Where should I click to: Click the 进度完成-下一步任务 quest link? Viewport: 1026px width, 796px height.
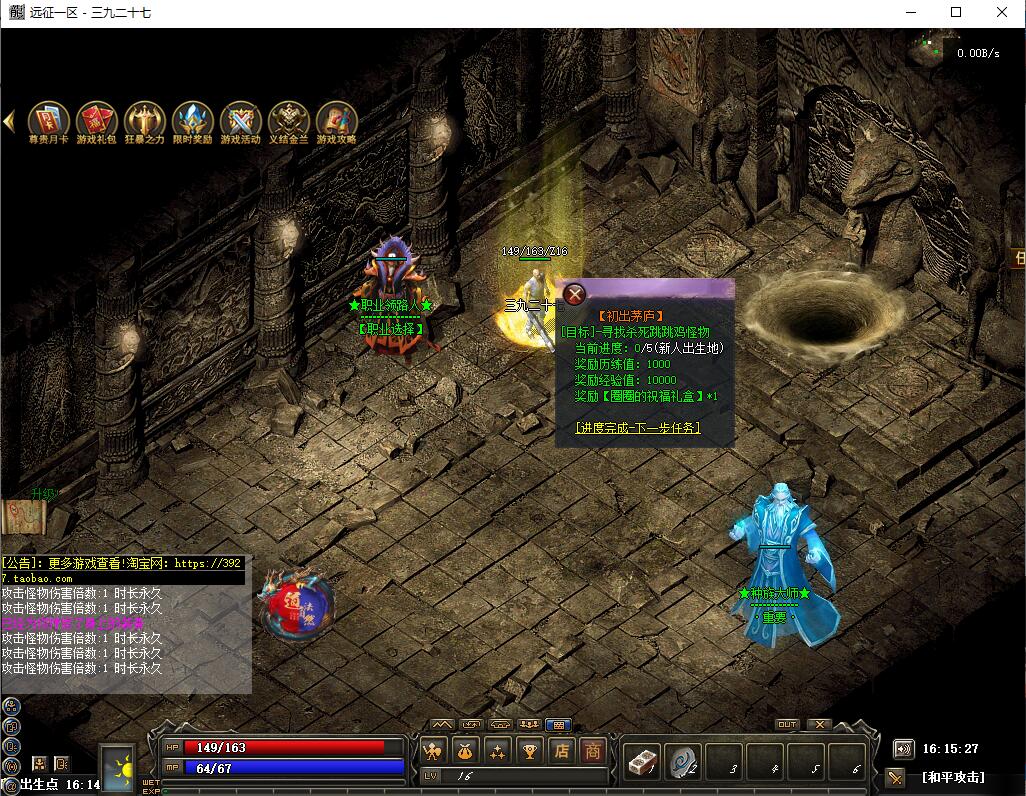(x=637, y=428)
